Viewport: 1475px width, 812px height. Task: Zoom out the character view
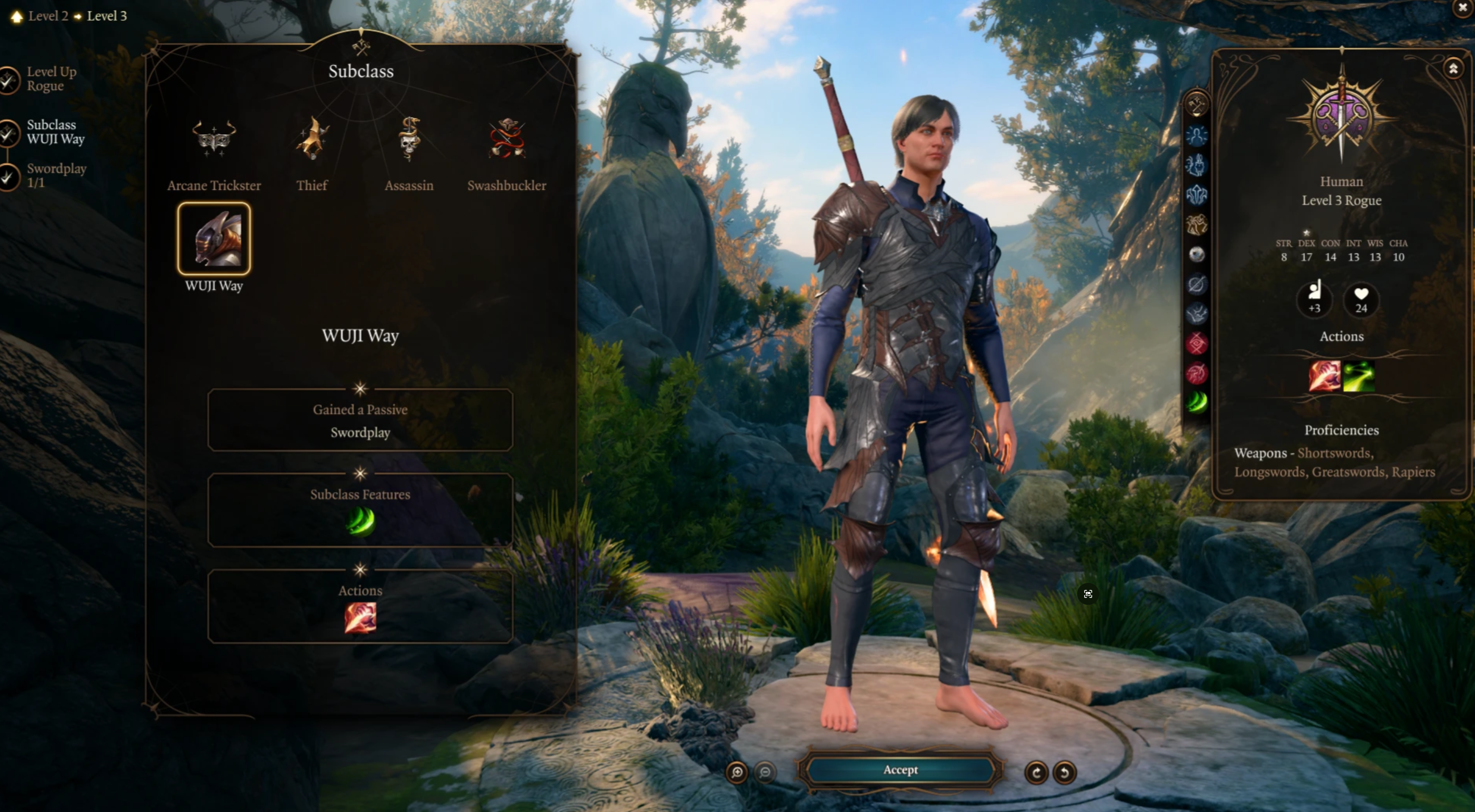765,772
